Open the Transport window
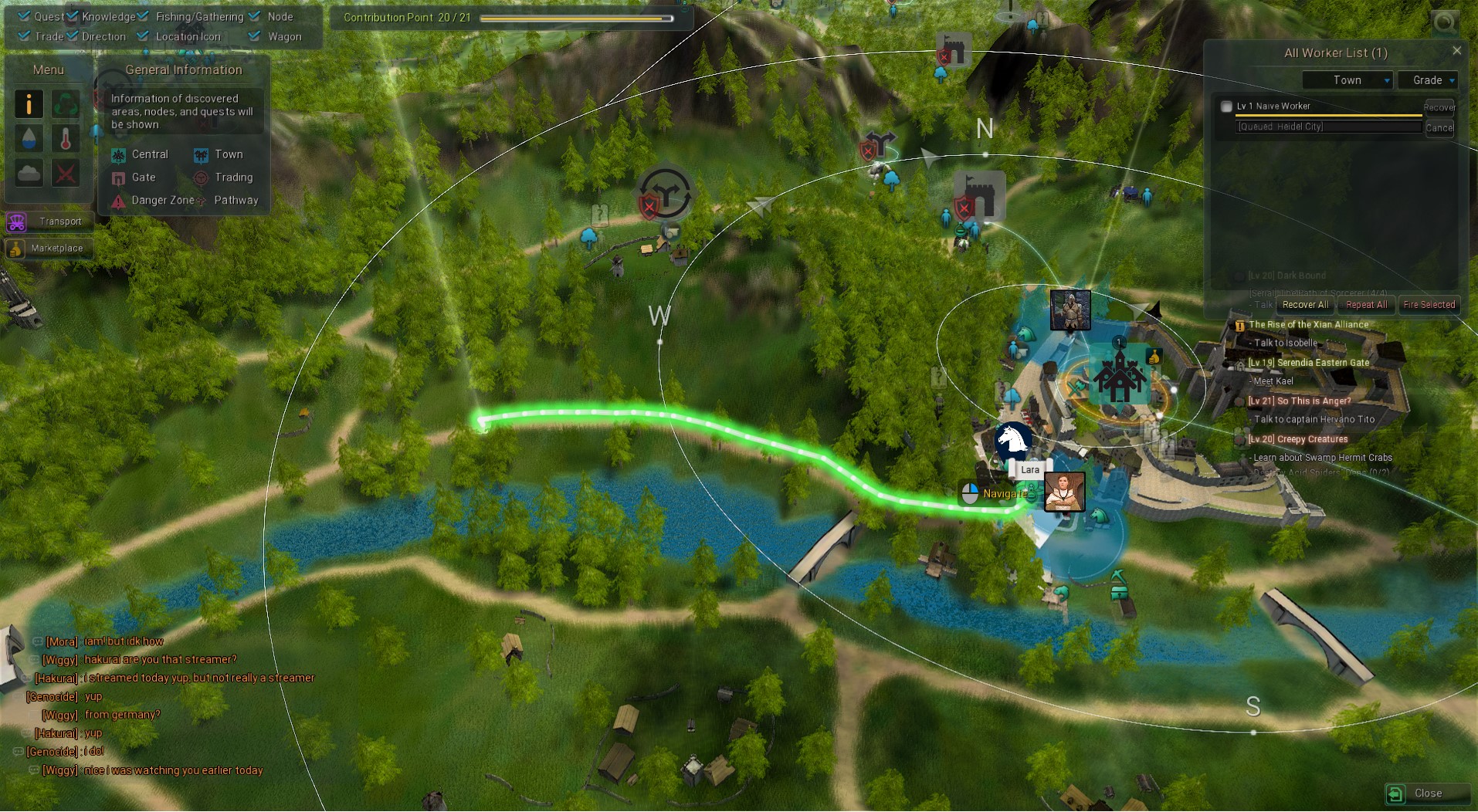1478x812 pixels. point(49,222)
